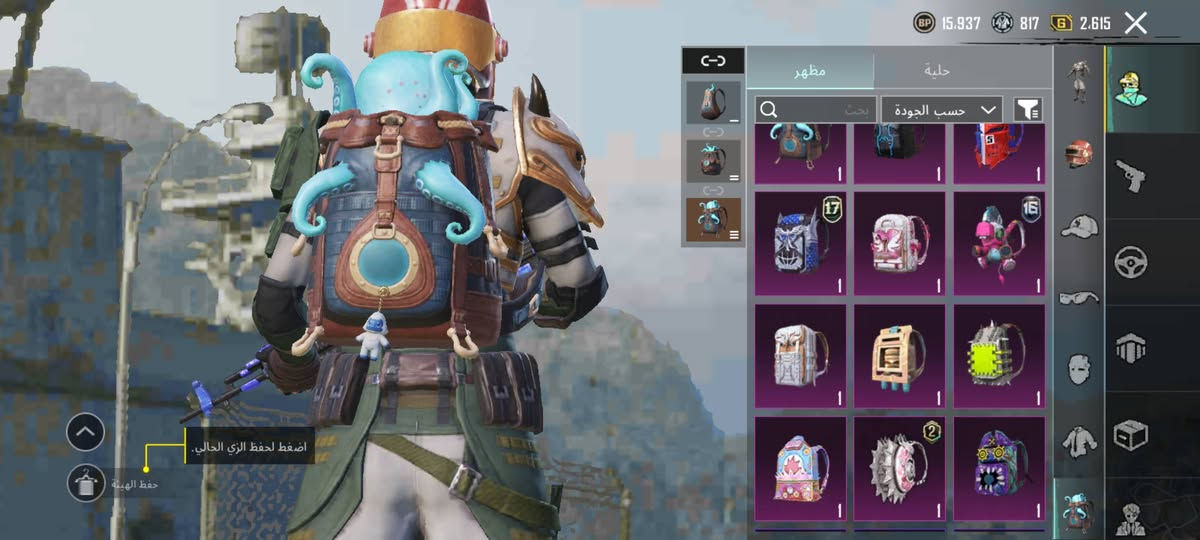The width and height of the screenshot is (1200, 540).
Task: Close the inventory screen with the X
Action: 1135,23
